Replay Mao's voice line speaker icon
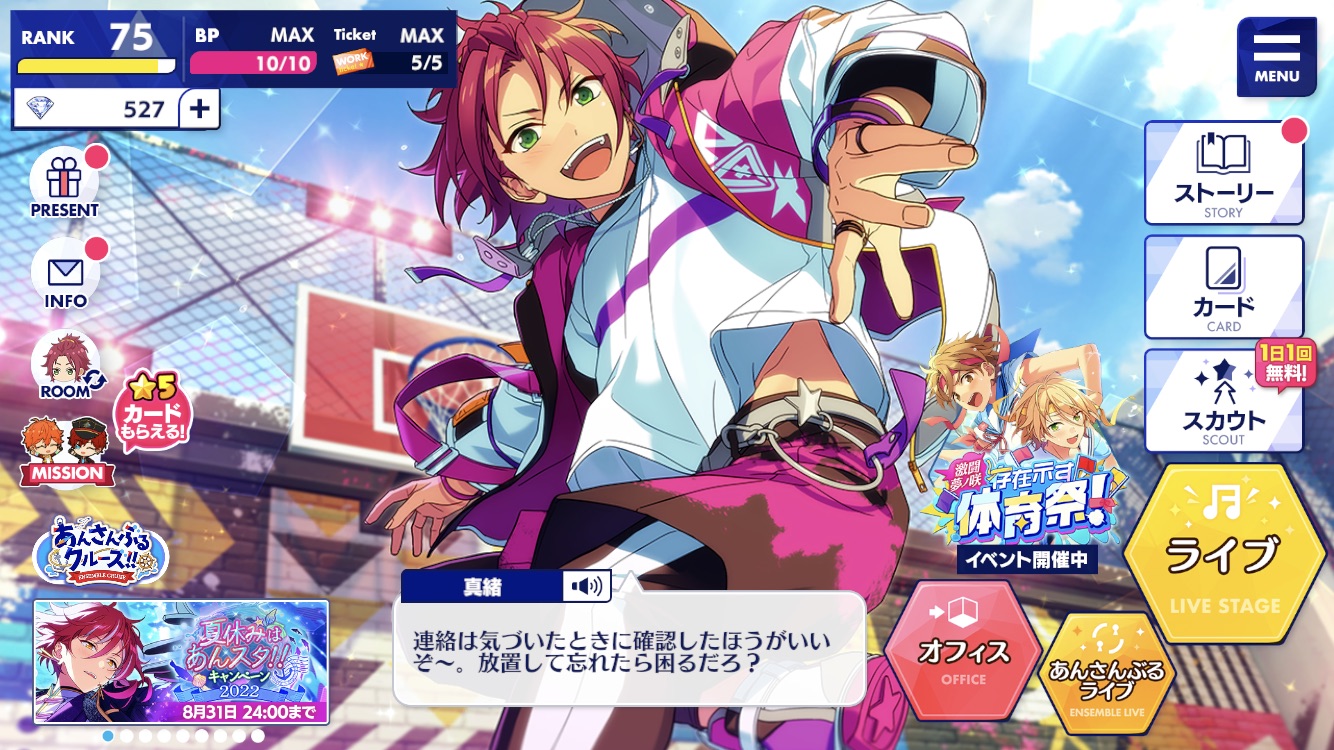Image resolution: width=1334 pixels, height=750 pixels. tap(586, 586)
